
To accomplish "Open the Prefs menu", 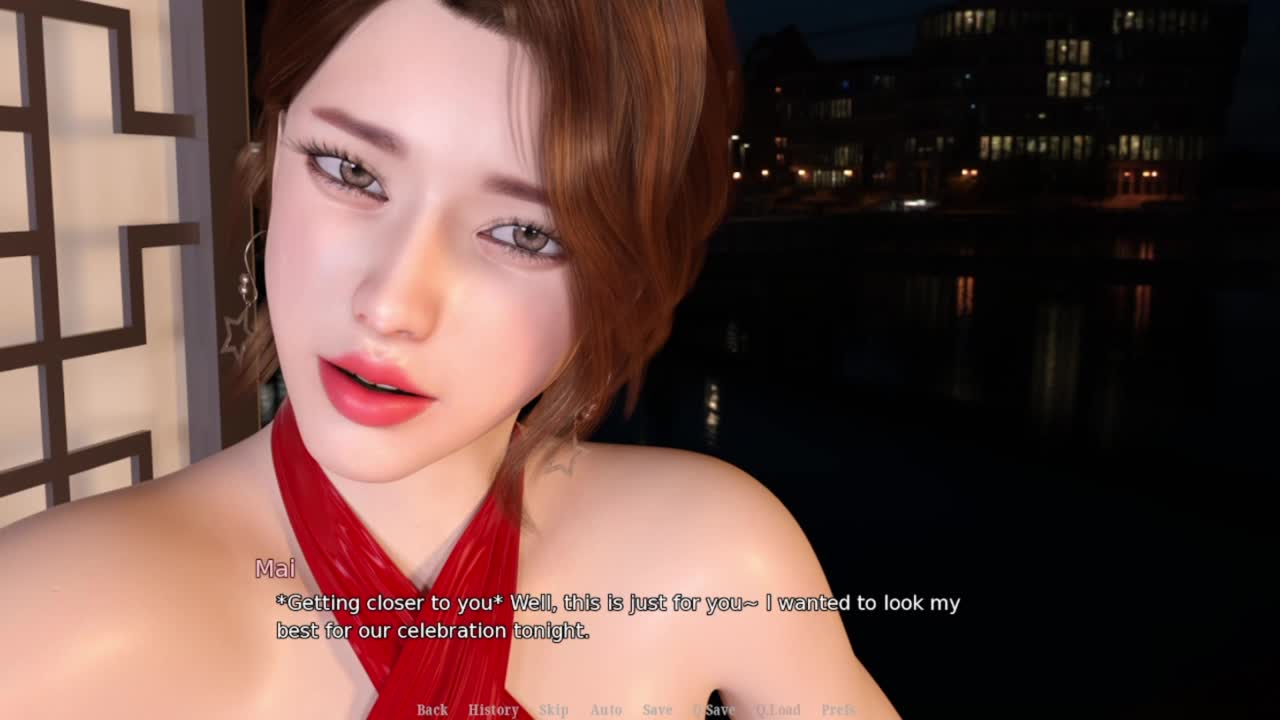I will point(838,710).
